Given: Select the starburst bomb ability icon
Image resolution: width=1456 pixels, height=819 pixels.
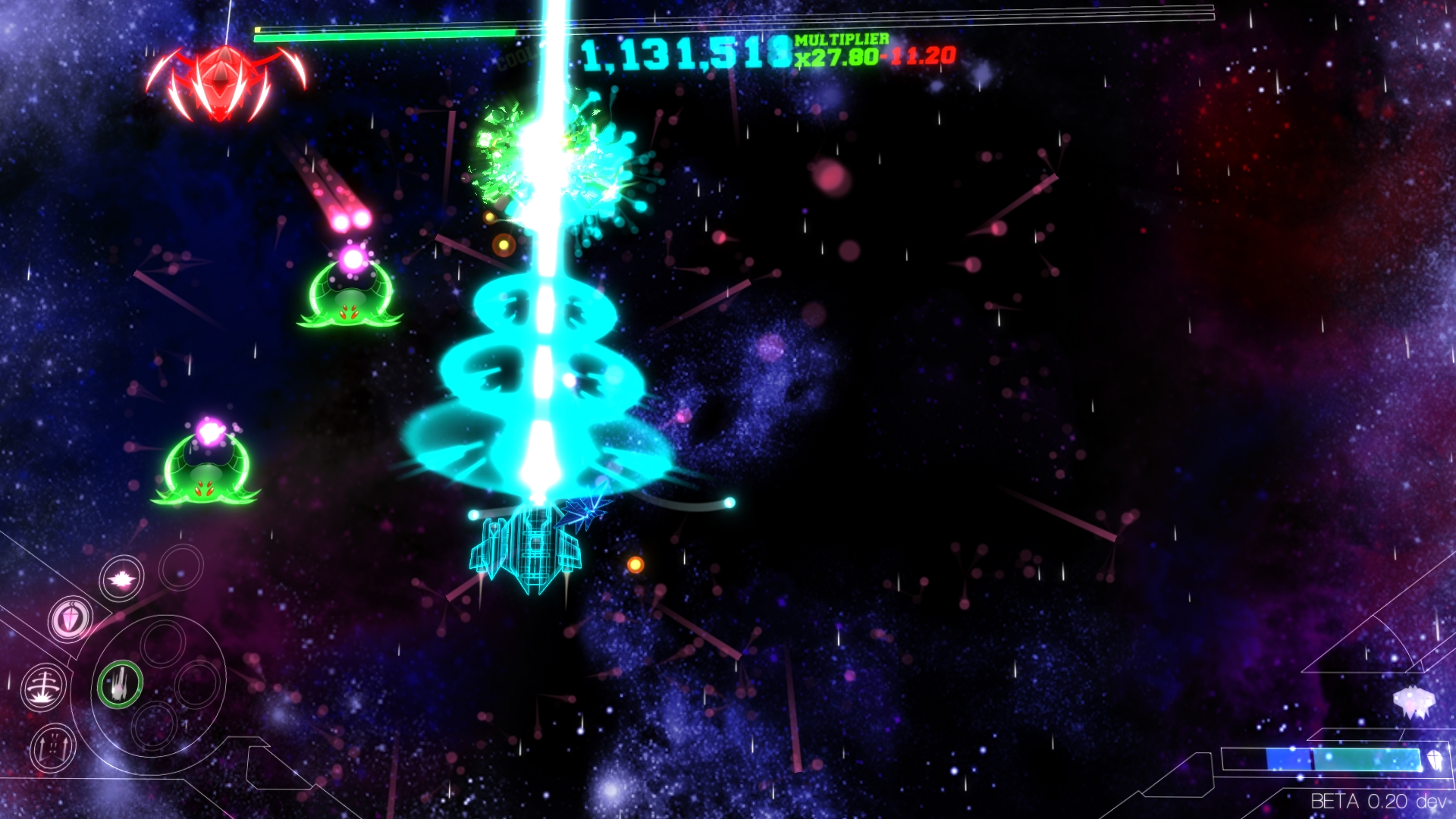Looking at the screenshot, I should (121, 579).
